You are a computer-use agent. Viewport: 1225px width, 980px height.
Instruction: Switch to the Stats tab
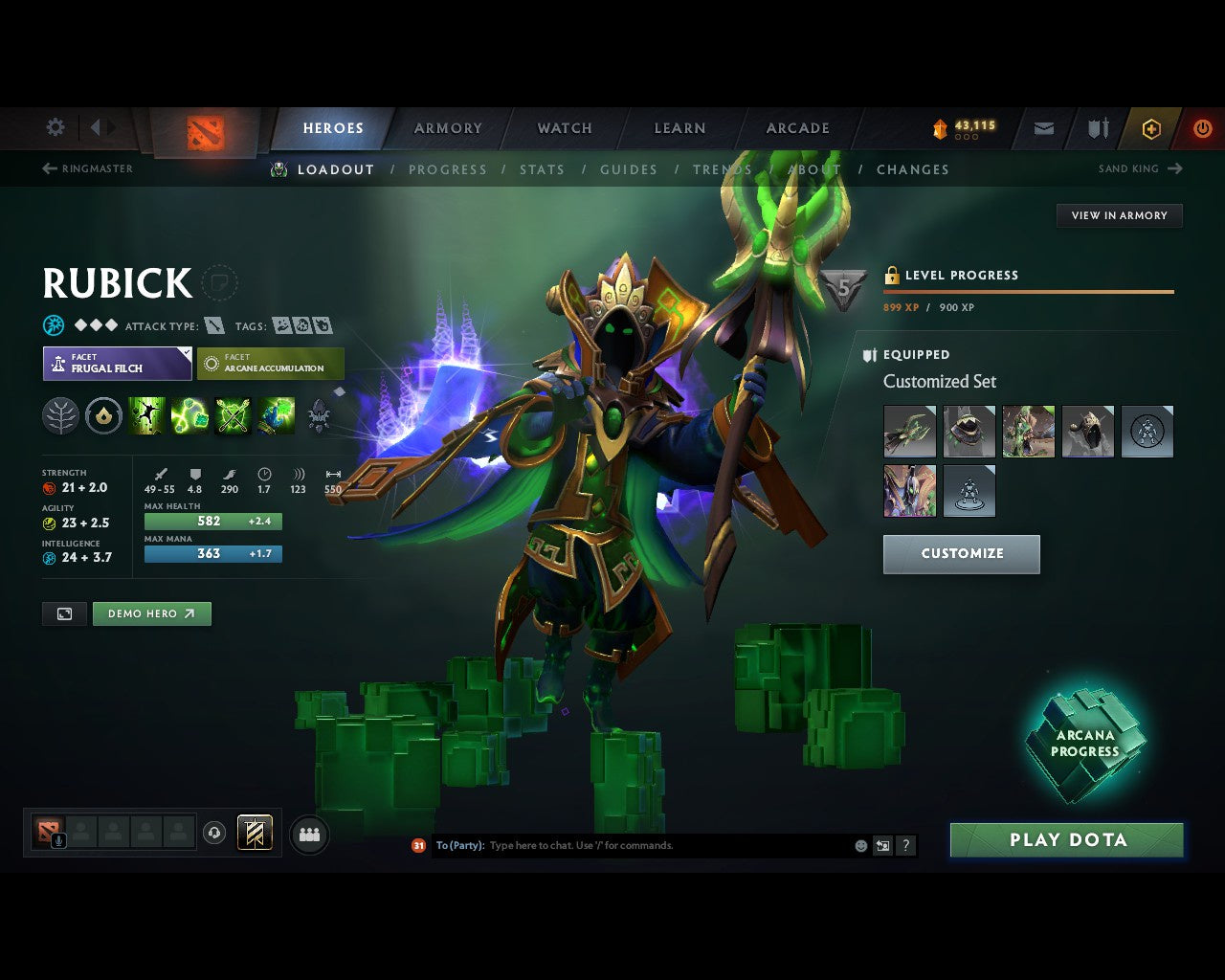coord(543,169)
